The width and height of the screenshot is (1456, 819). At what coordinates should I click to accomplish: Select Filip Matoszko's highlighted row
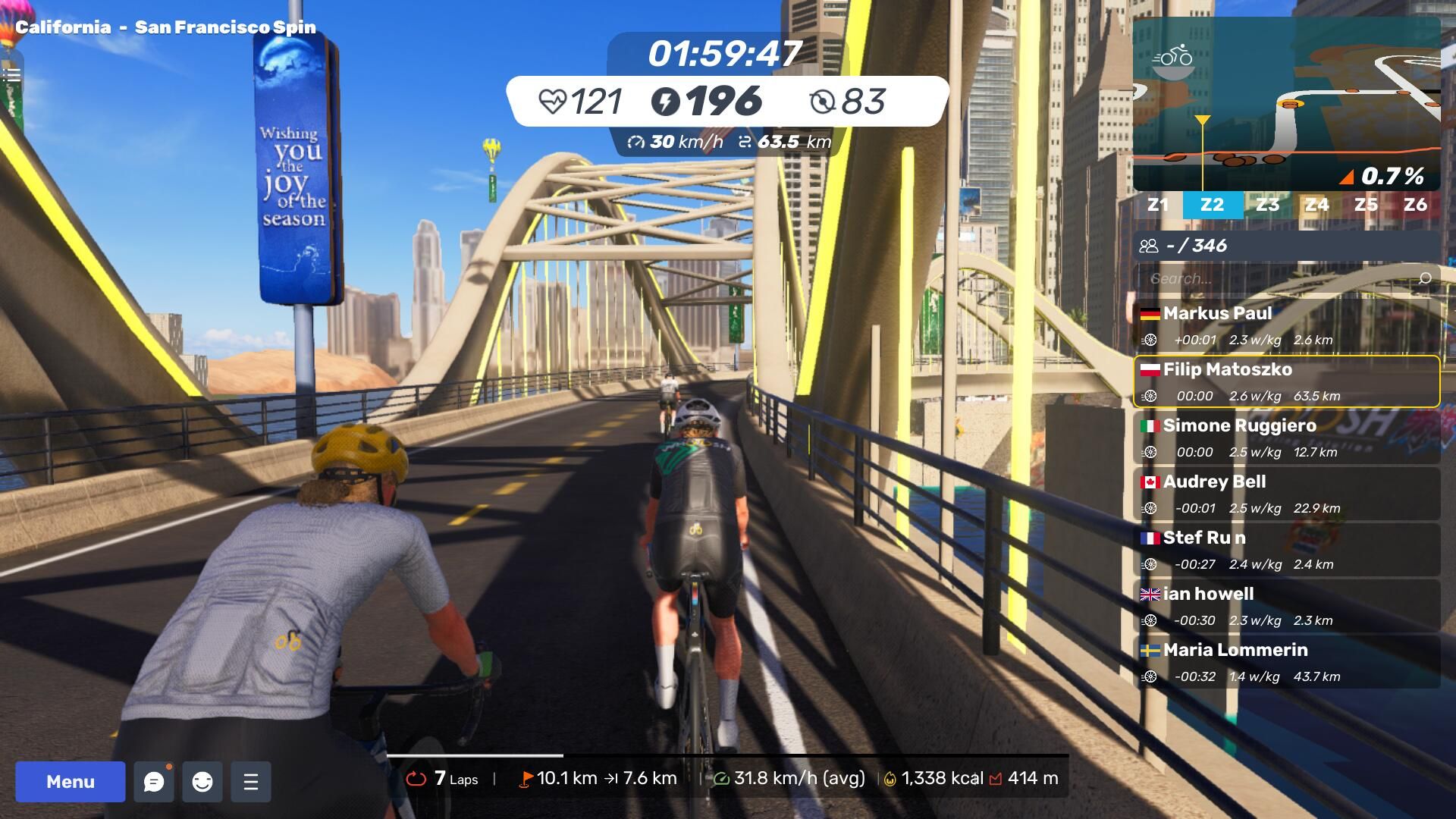point(1286,381)
